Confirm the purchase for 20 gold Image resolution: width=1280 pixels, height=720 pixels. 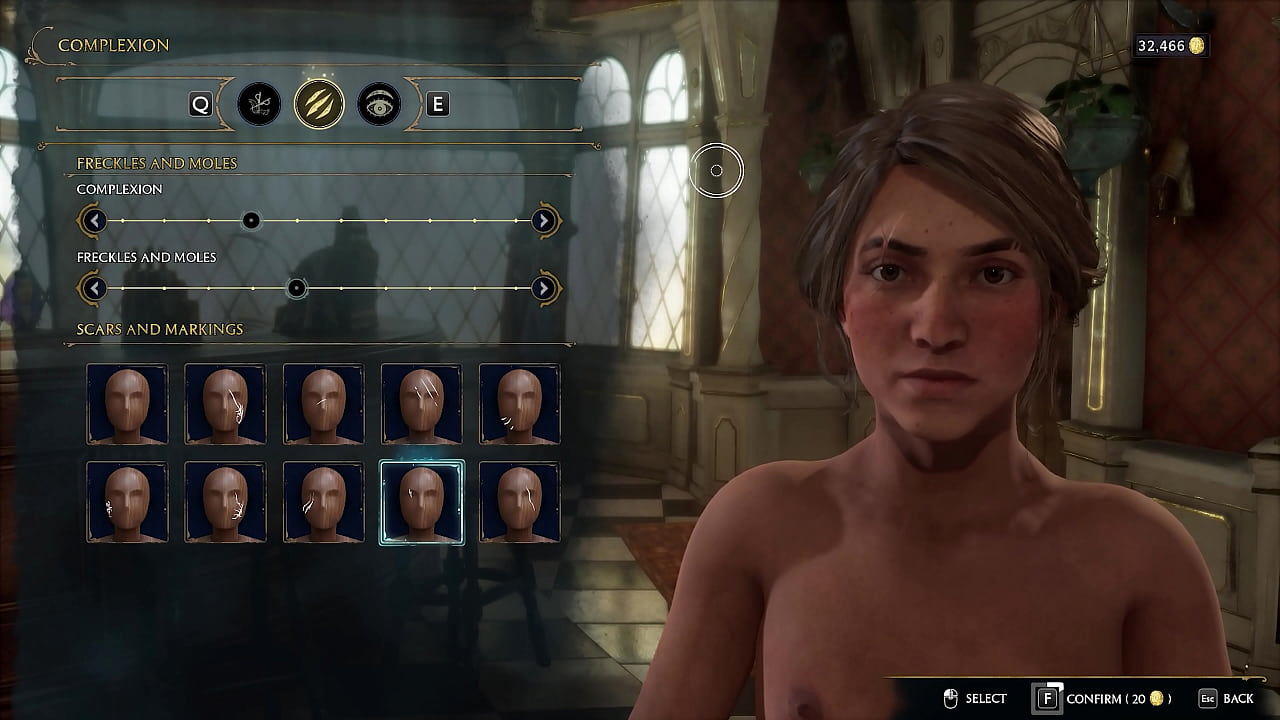(x=1100, y=700)
